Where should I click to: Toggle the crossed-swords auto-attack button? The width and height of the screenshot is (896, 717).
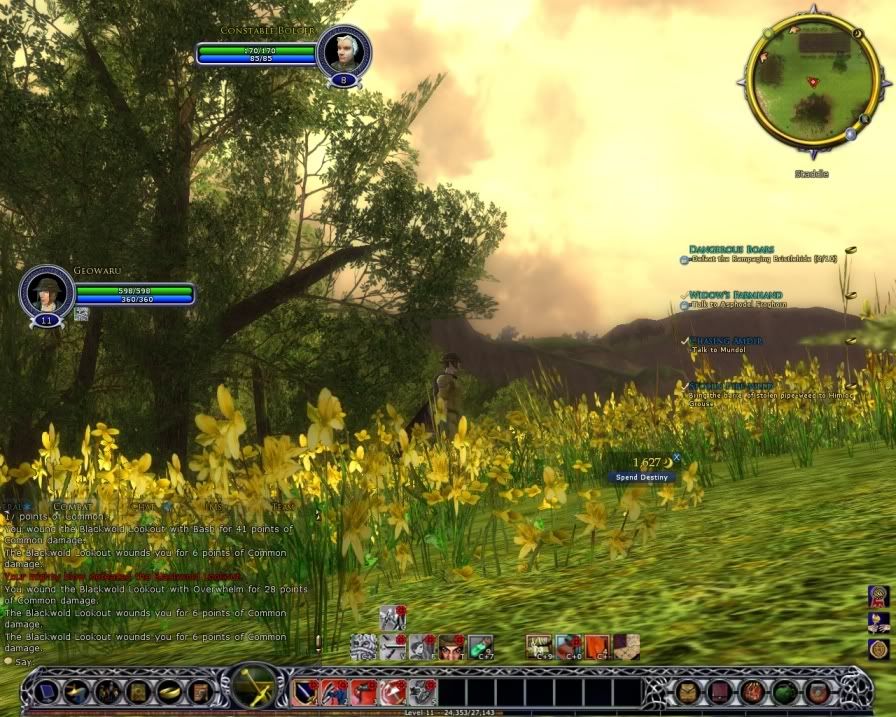tap(254, 688)
